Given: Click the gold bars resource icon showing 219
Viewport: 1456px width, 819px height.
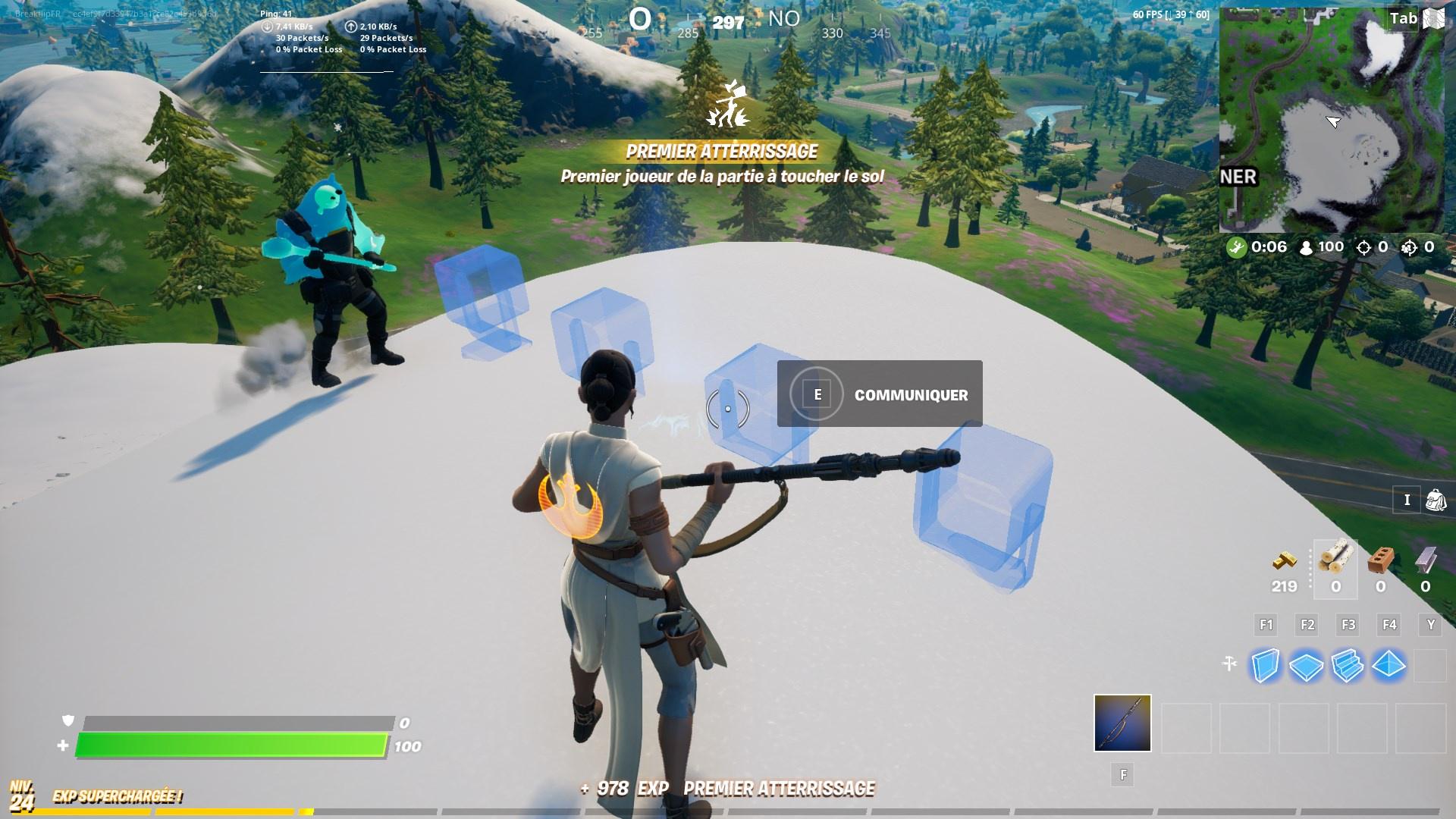Looking at the screenshot, I should (1284, 561).
